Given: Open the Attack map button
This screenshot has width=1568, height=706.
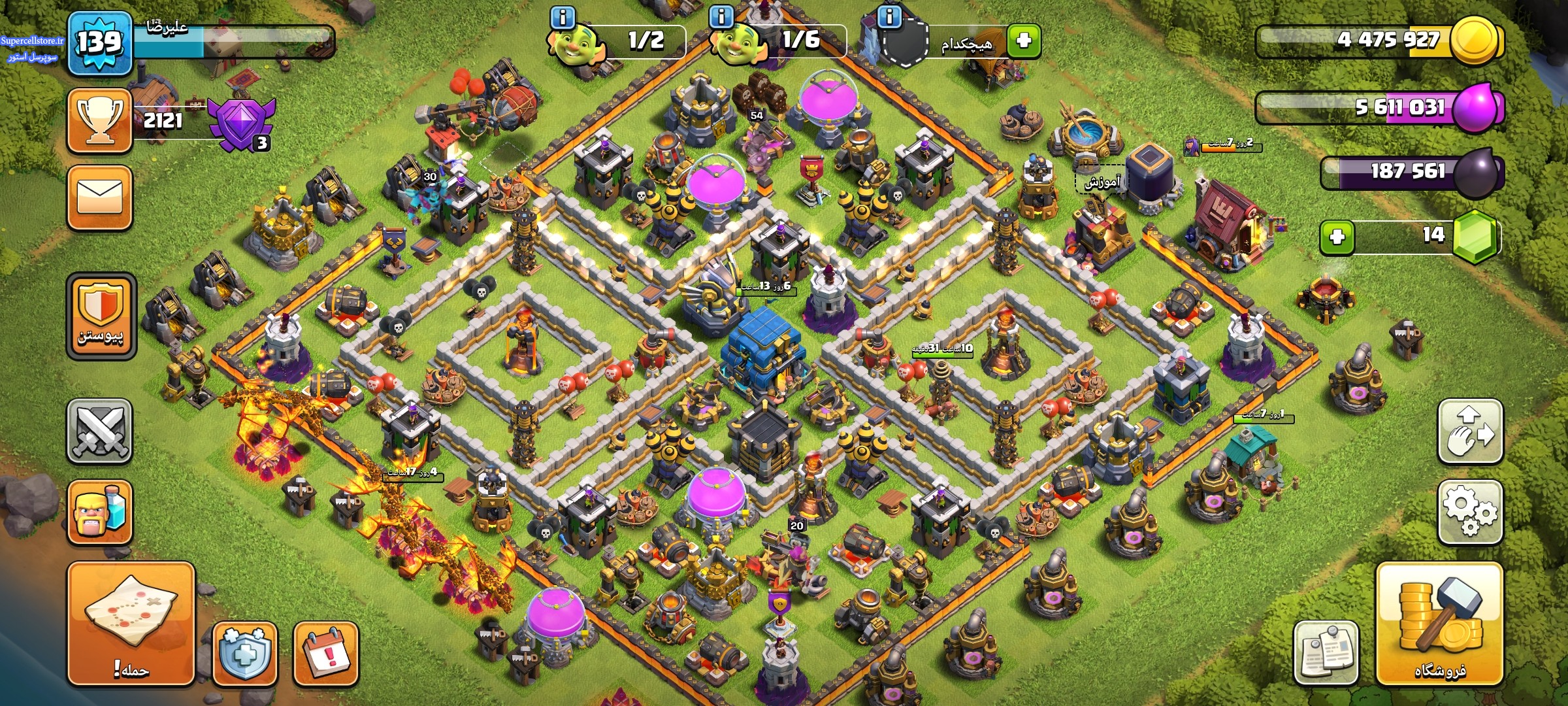Looking at the screenshot, I should pyautogui.click(x=131, y=623).
